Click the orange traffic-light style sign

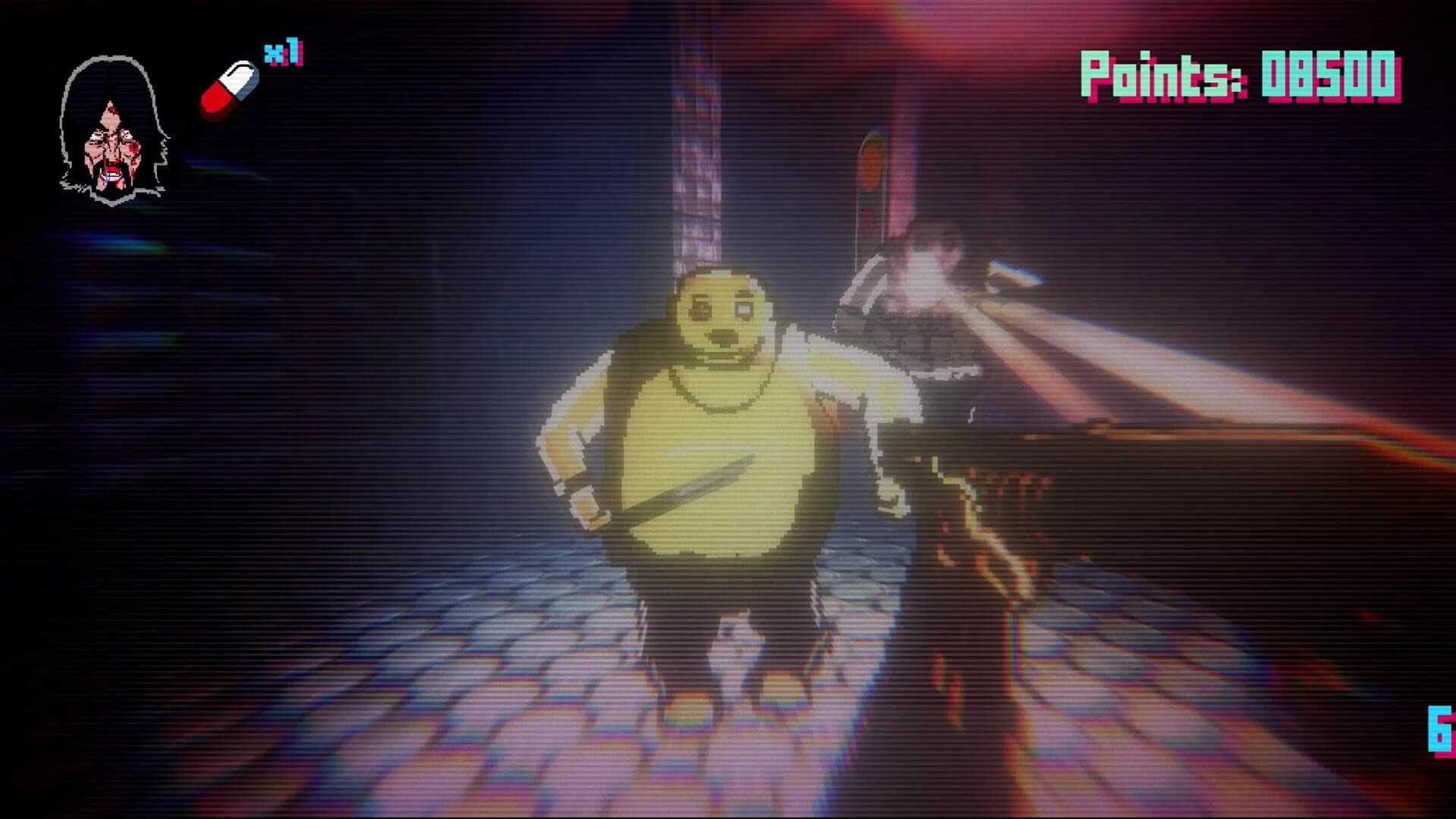871,163
